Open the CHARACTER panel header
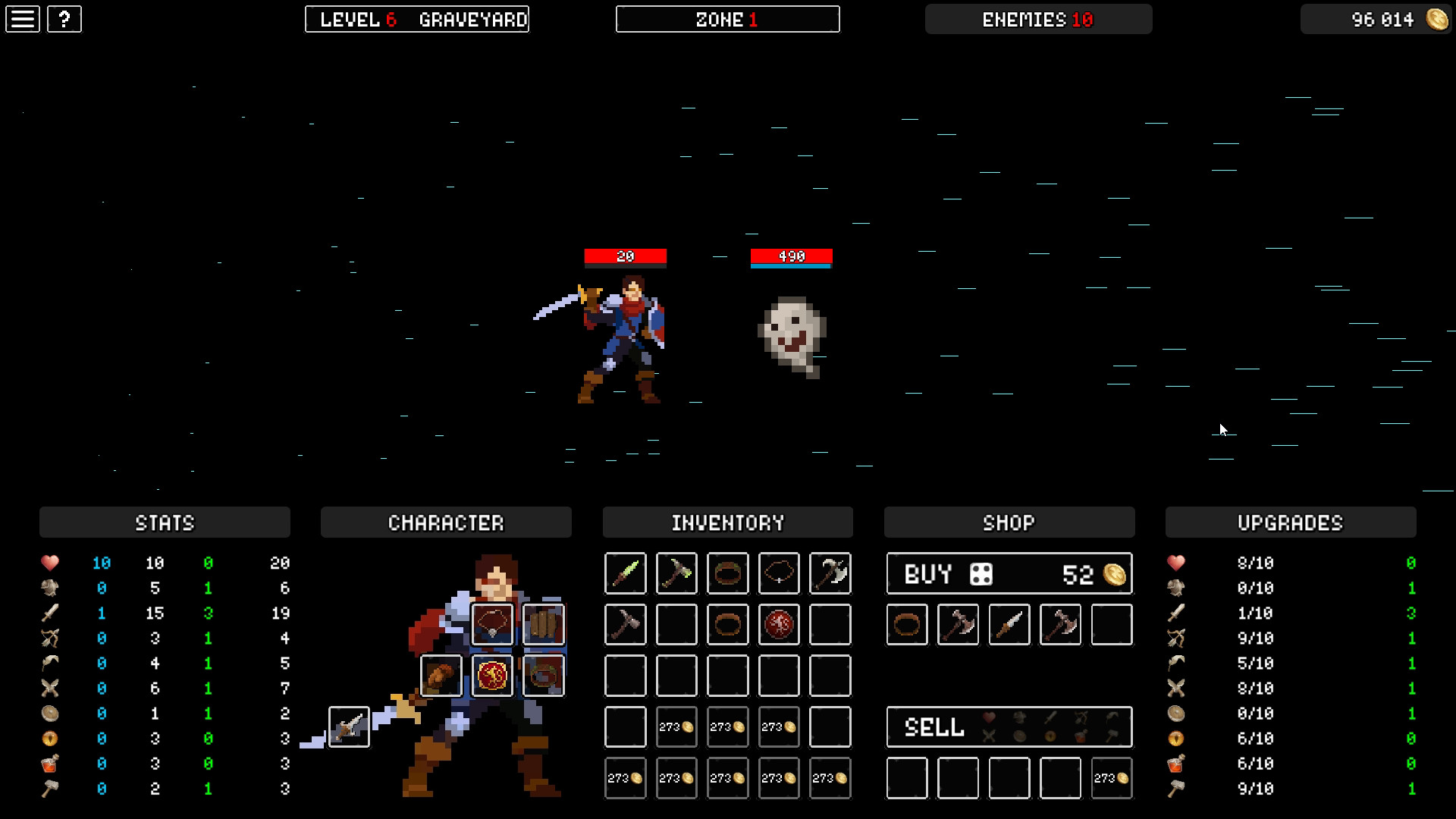The height and width of the screenshot is (819, 1456). [446, 522]
